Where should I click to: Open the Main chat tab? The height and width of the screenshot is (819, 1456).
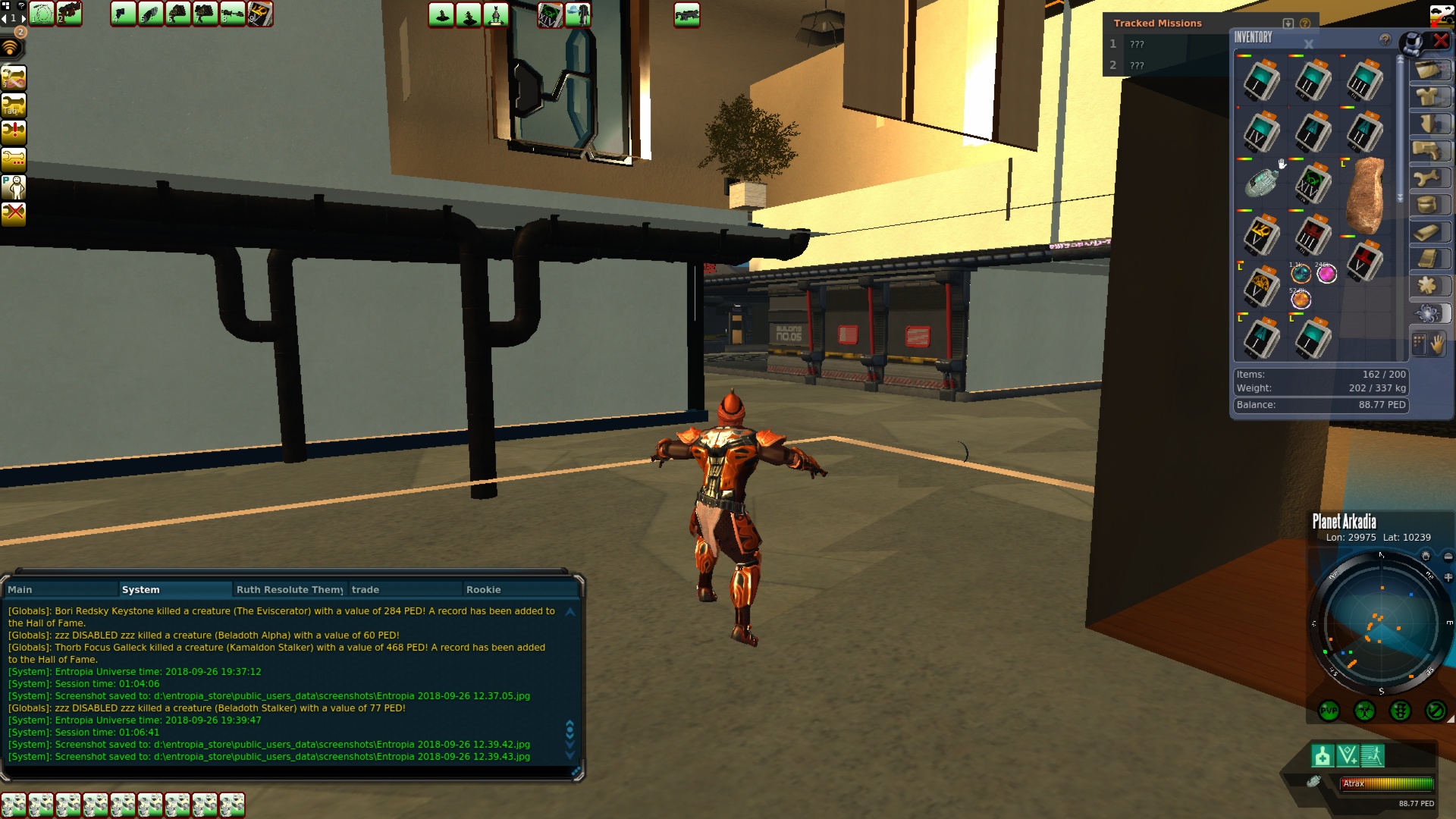tap(20, 589)
